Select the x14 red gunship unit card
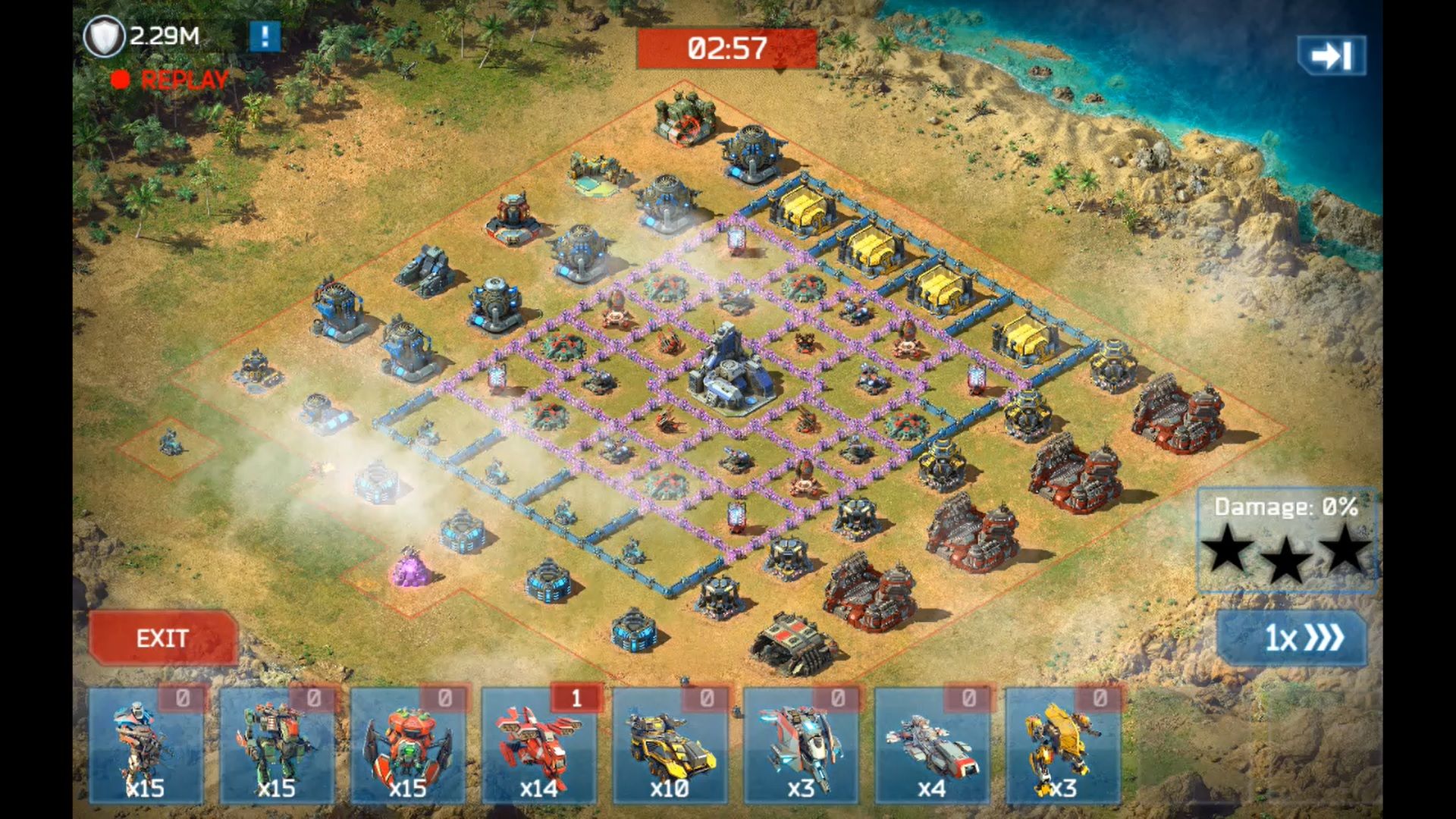The image size is (1456, 819). (x=539, y=746)
